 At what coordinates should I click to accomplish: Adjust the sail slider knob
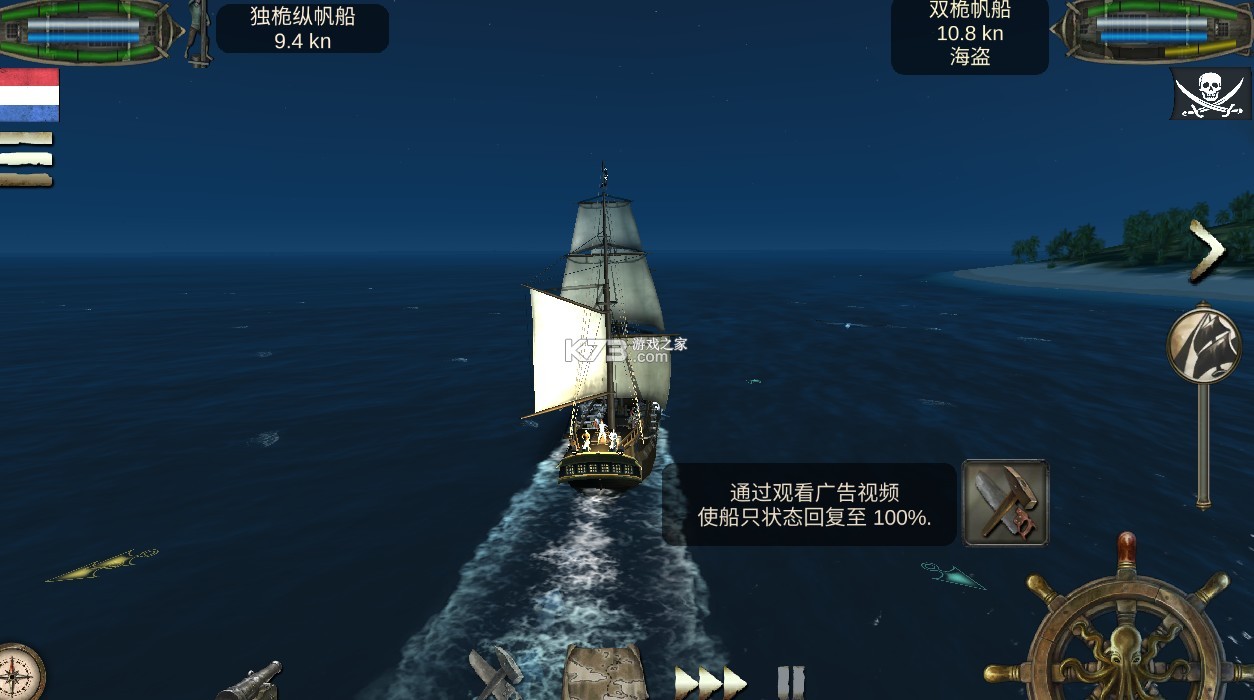1204,345
